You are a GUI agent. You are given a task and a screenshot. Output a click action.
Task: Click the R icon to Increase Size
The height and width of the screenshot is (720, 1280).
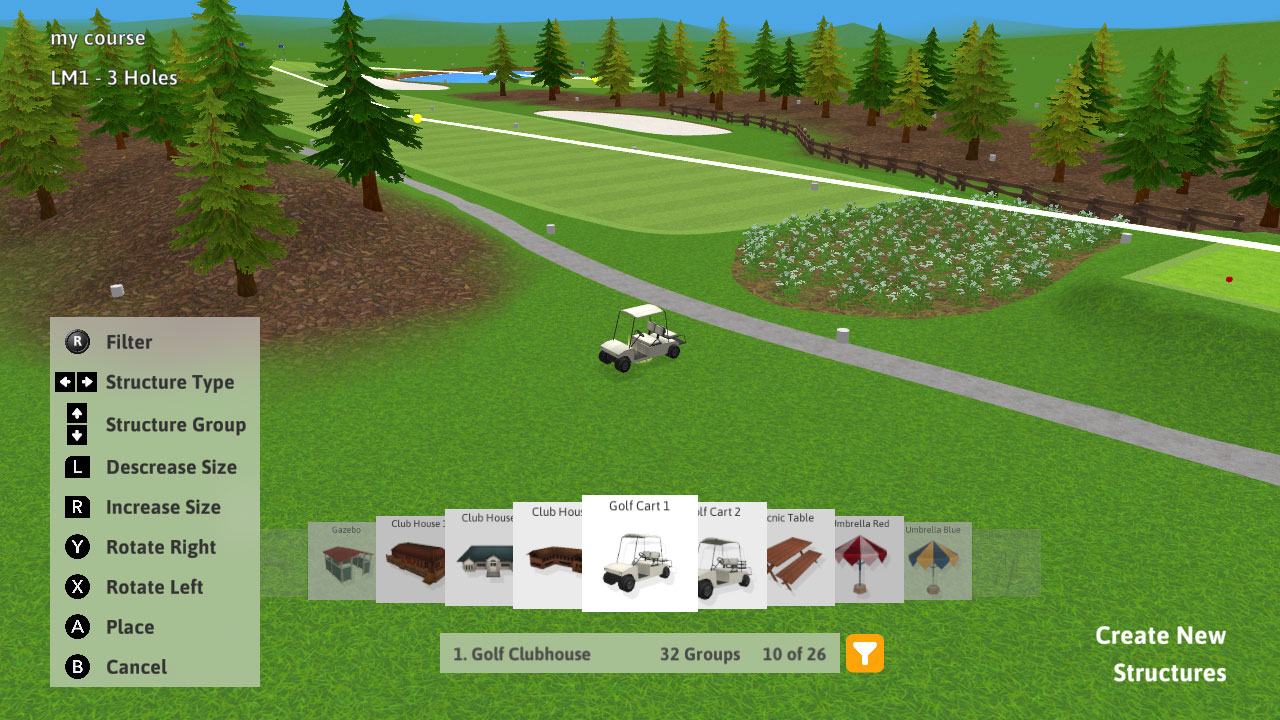(78, 507)
